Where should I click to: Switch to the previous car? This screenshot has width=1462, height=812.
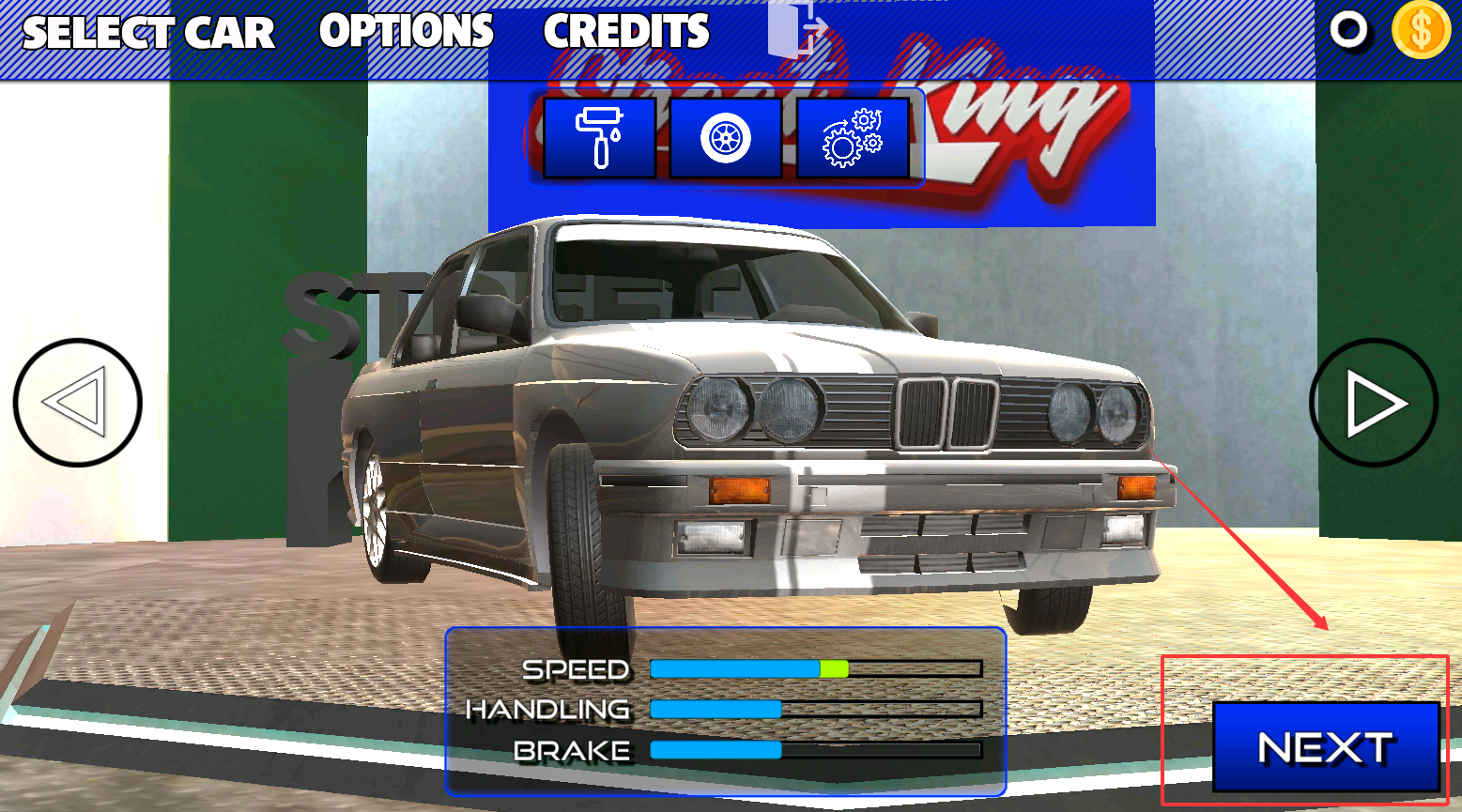(77, 403)
